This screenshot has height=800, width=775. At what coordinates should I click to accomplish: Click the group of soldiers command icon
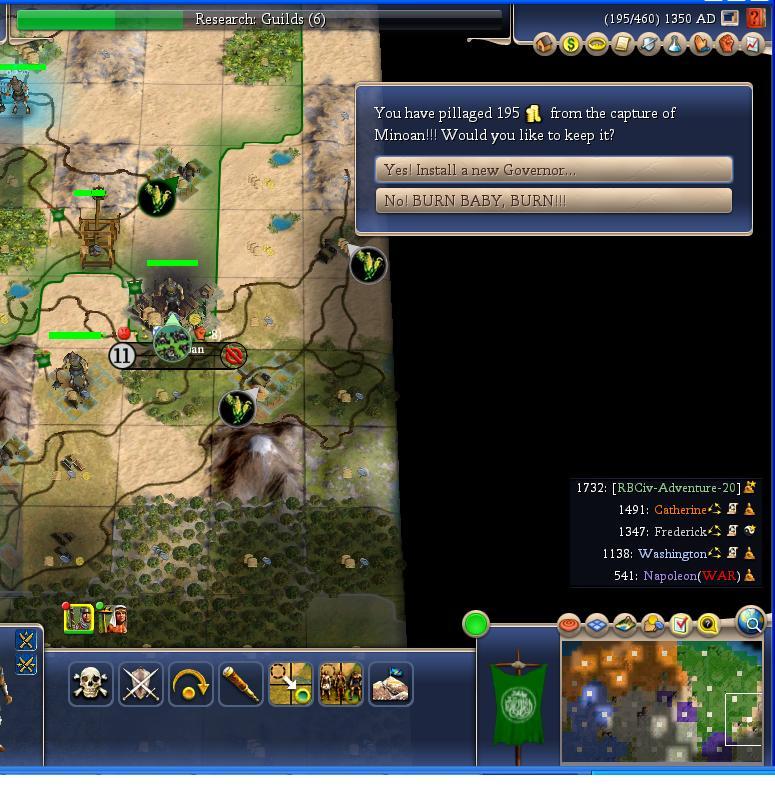tap(340, 684)
